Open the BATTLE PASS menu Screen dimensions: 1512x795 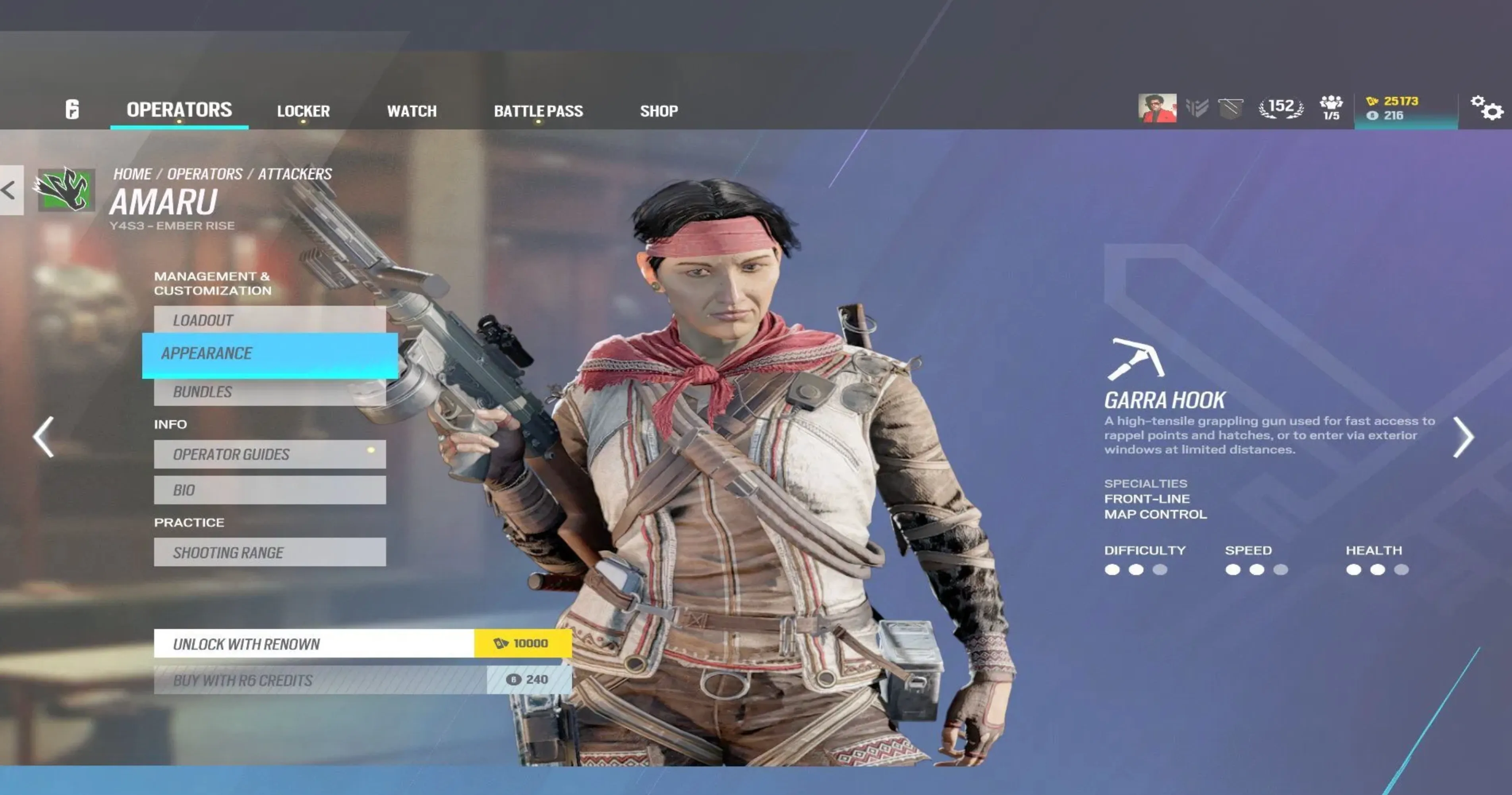pyautogui.click(x=538, y=110)
